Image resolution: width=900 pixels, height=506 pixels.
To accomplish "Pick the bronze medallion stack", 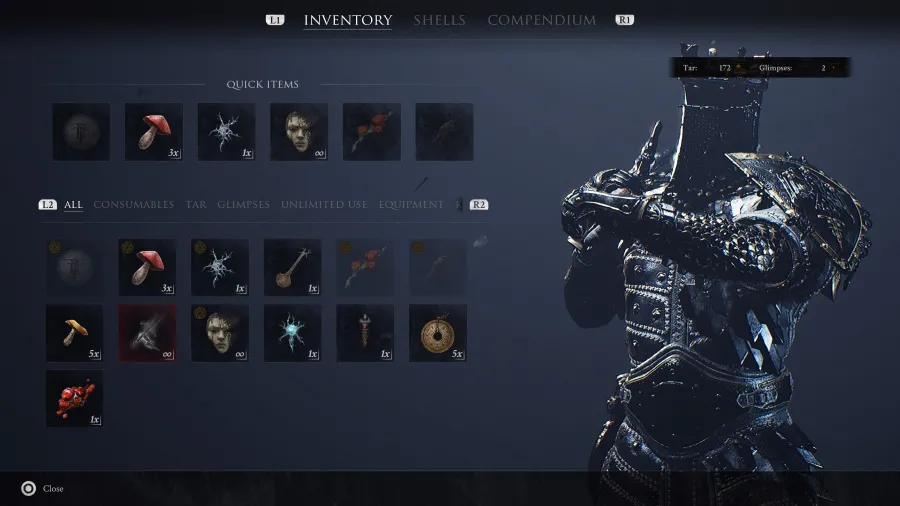I will (x=437, y=333).
